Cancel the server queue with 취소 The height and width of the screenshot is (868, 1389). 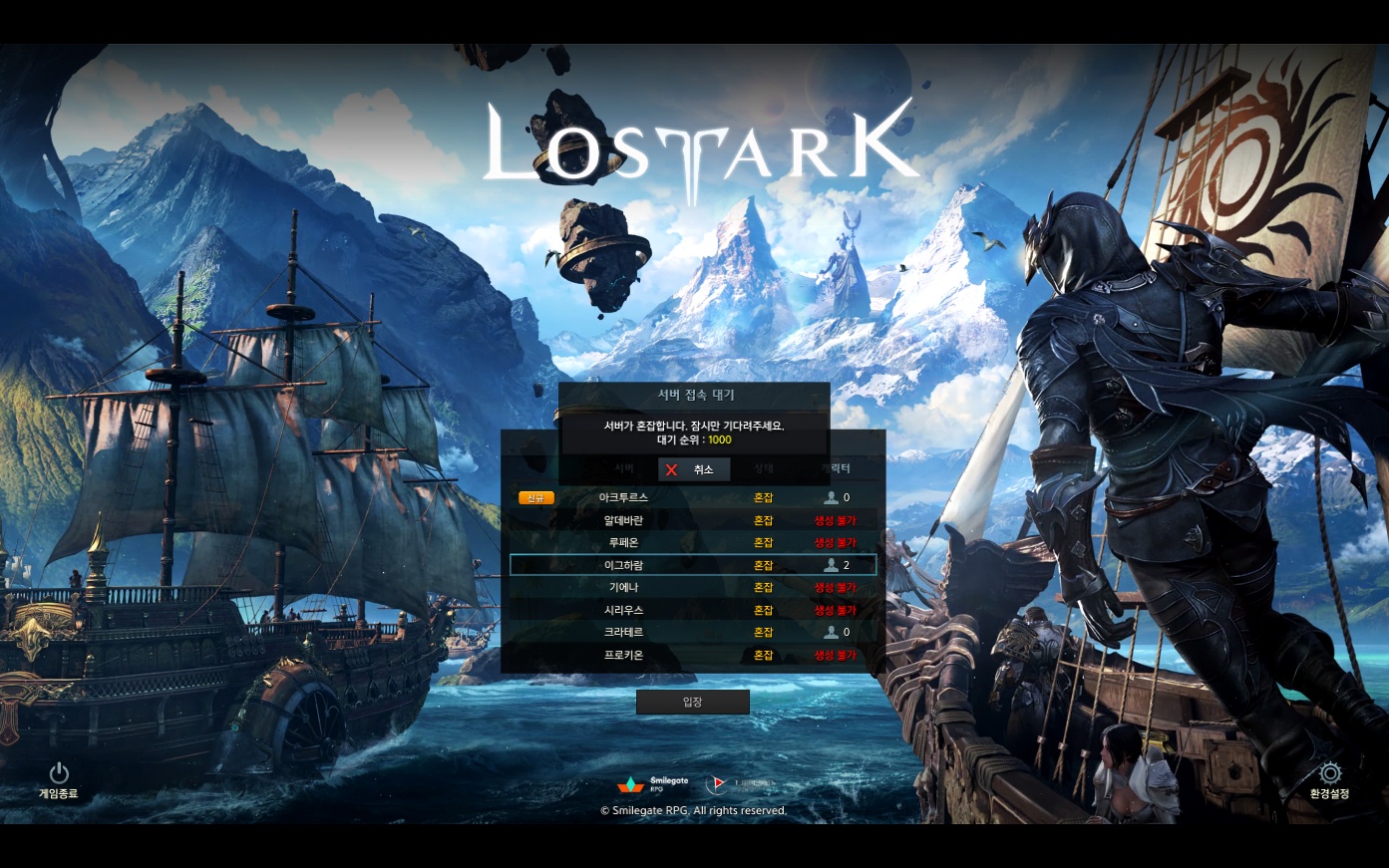(694, 469)
